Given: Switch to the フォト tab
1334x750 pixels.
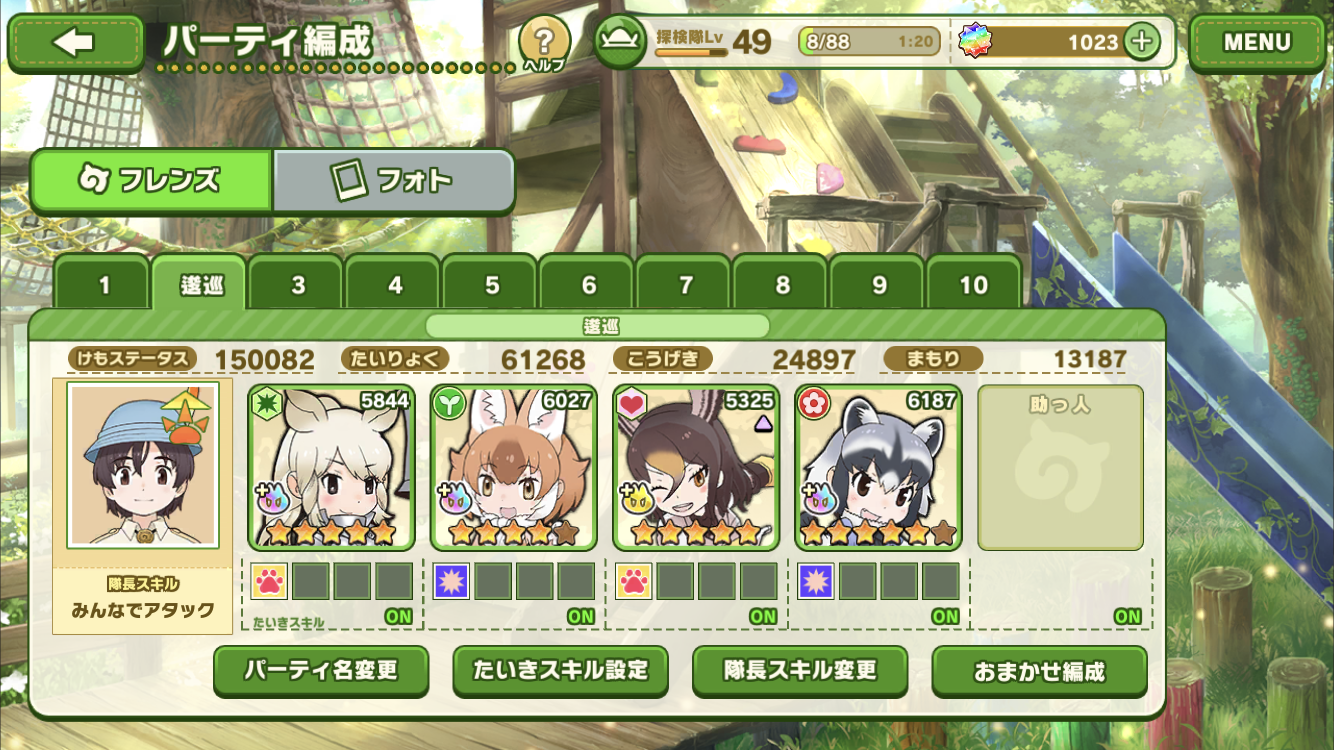Looking at the screenshot, I should click(393, 181).
